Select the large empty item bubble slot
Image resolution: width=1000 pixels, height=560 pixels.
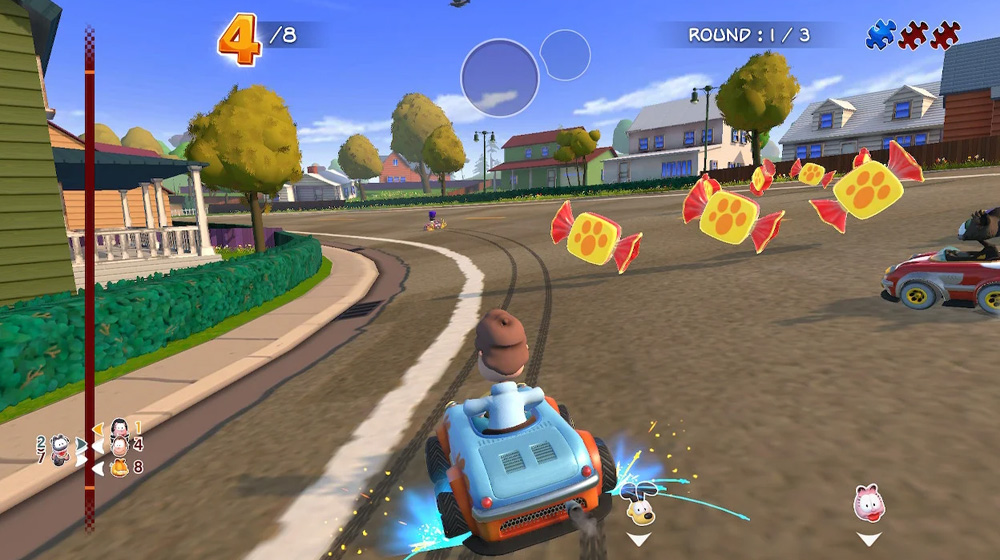[500, 78]
